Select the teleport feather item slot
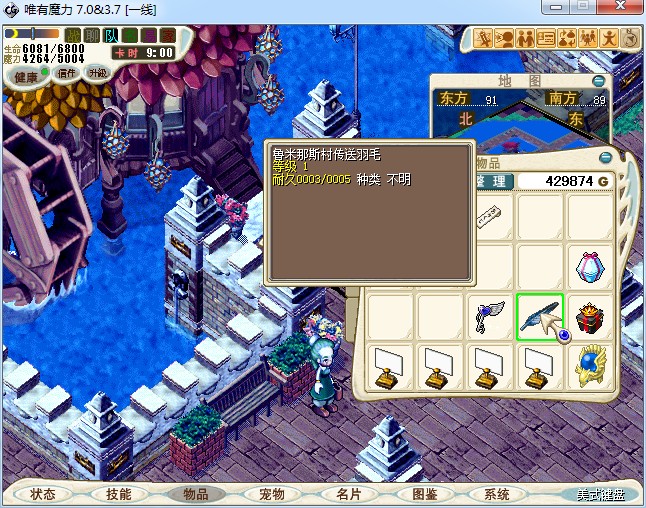 [x=540, y=317]
